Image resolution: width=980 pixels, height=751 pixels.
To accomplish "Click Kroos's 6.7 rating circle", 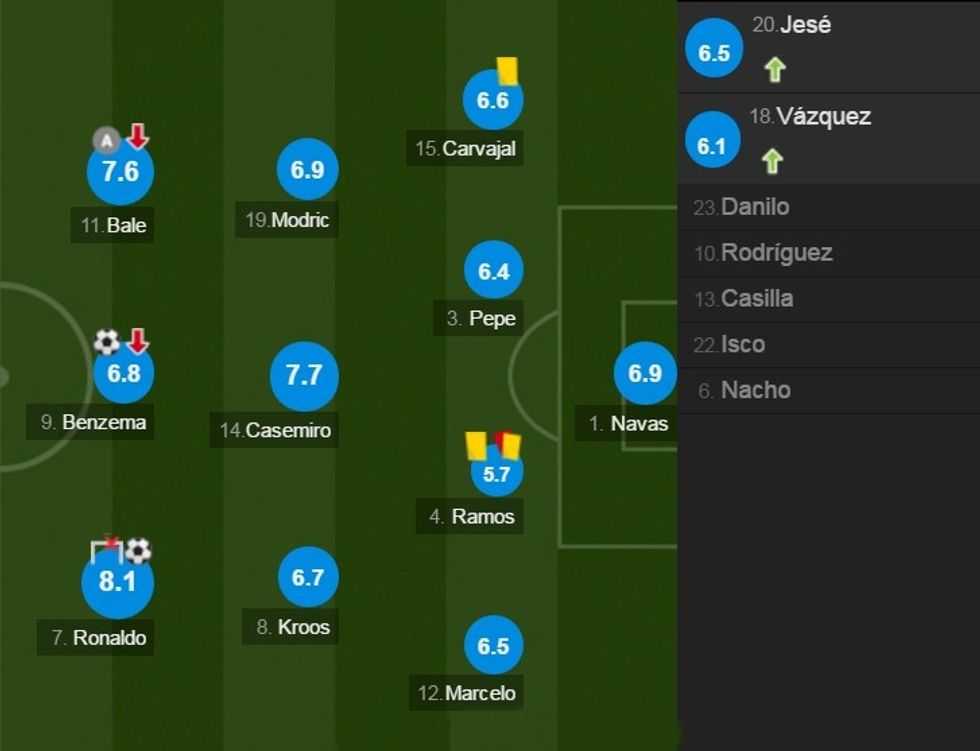I will pyautogui.click(x=307, y=577).
